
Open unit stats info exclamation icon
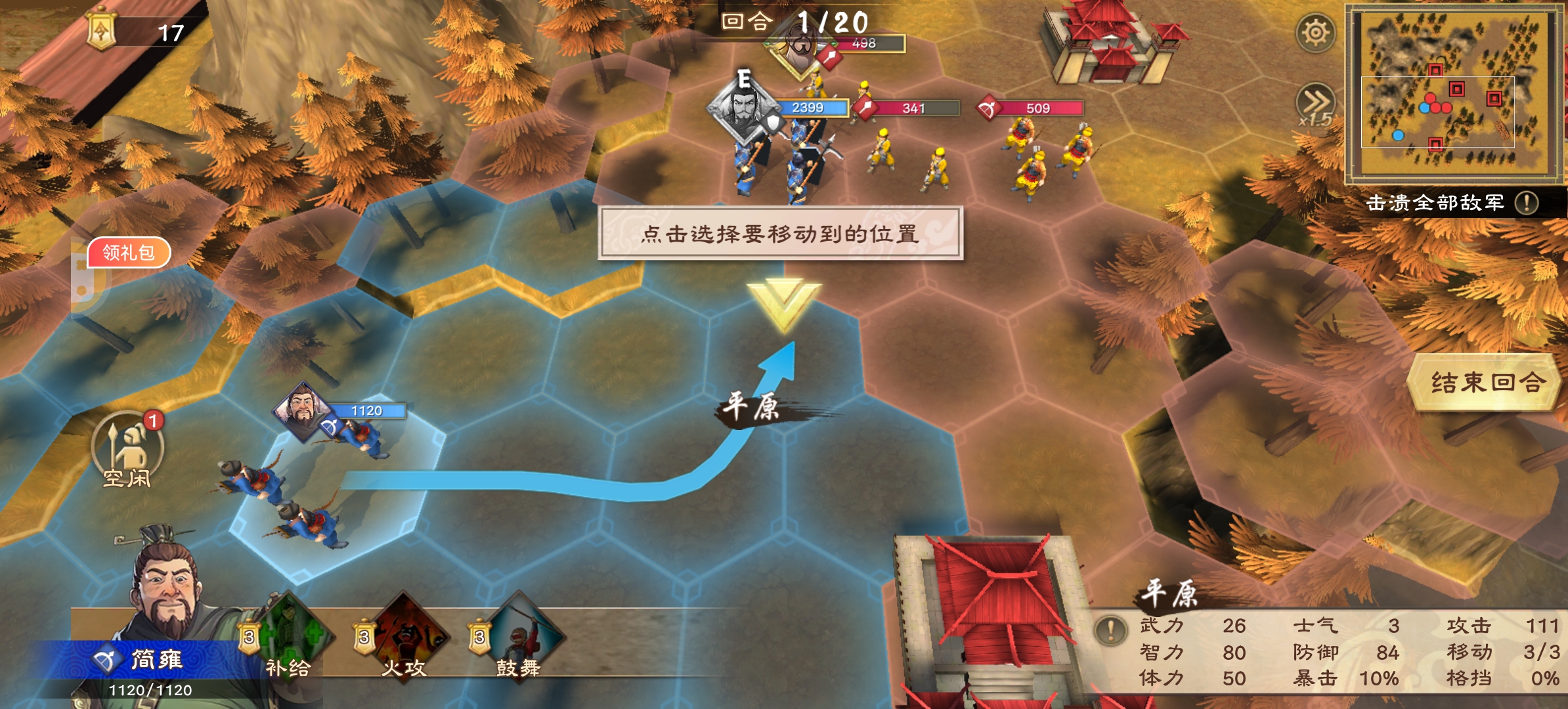[x=1110, y=630]
